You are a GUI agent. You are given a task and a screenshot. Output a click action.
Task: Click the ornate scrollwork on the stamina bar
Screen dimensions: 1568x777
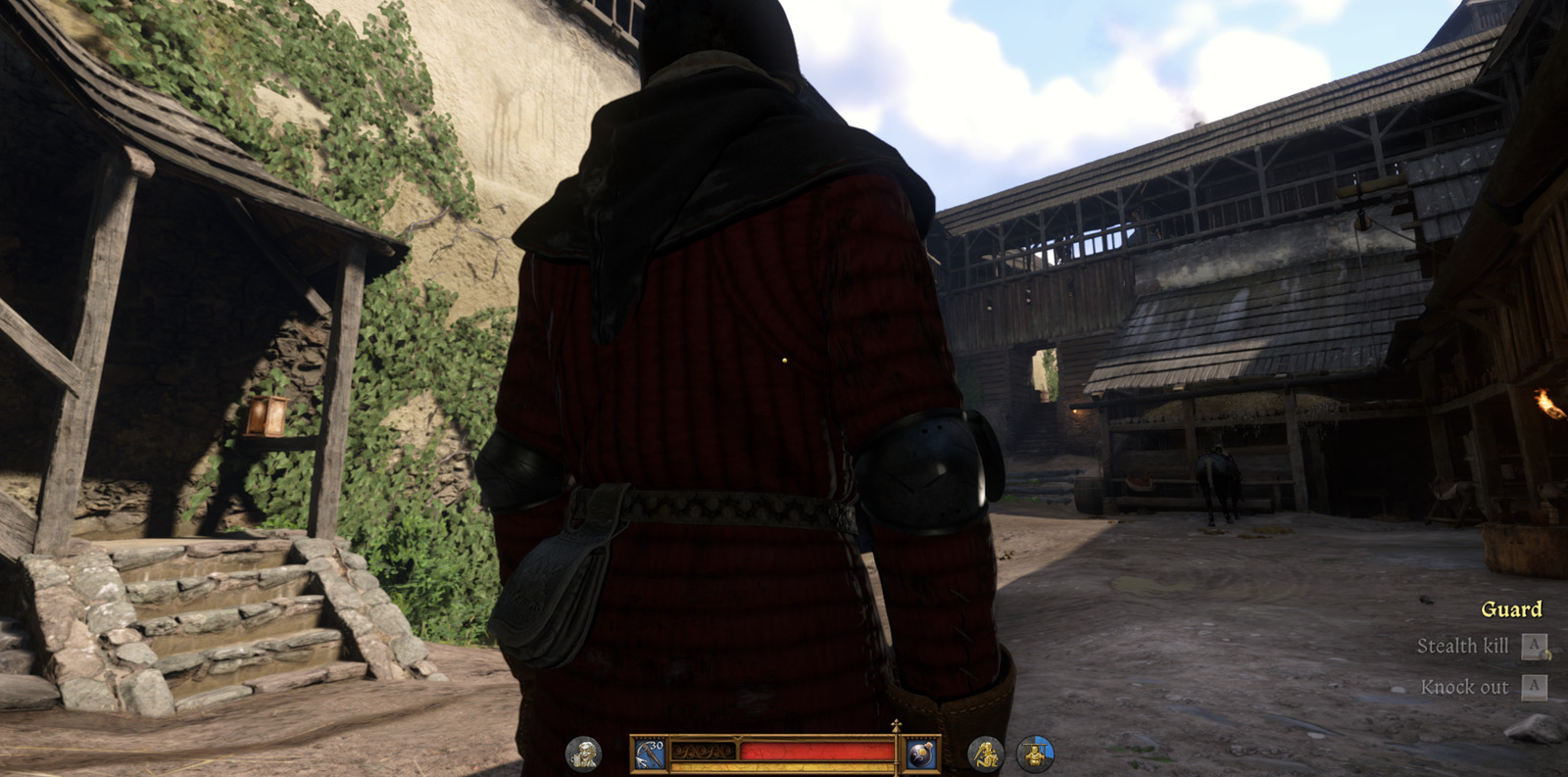[x=702, y=751]
